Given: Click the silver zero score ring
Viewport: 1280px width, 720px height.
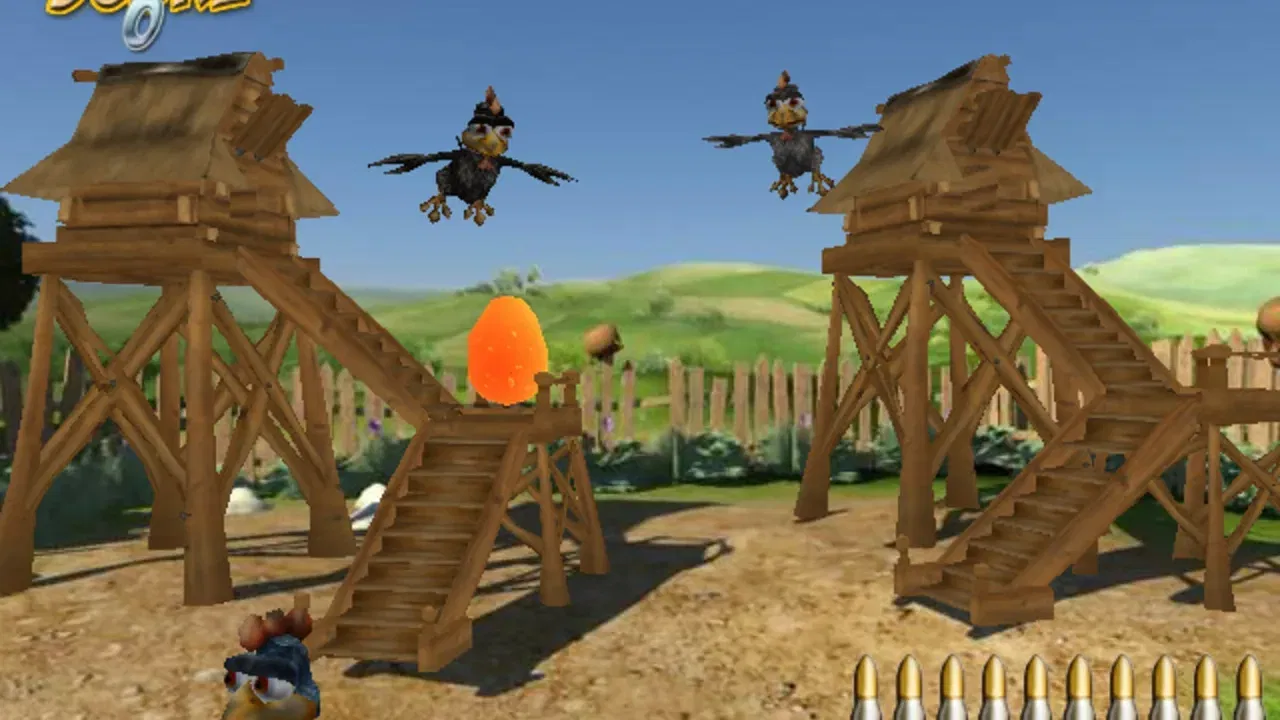Looking at the screenshot, I should click(x=140, y=25).
